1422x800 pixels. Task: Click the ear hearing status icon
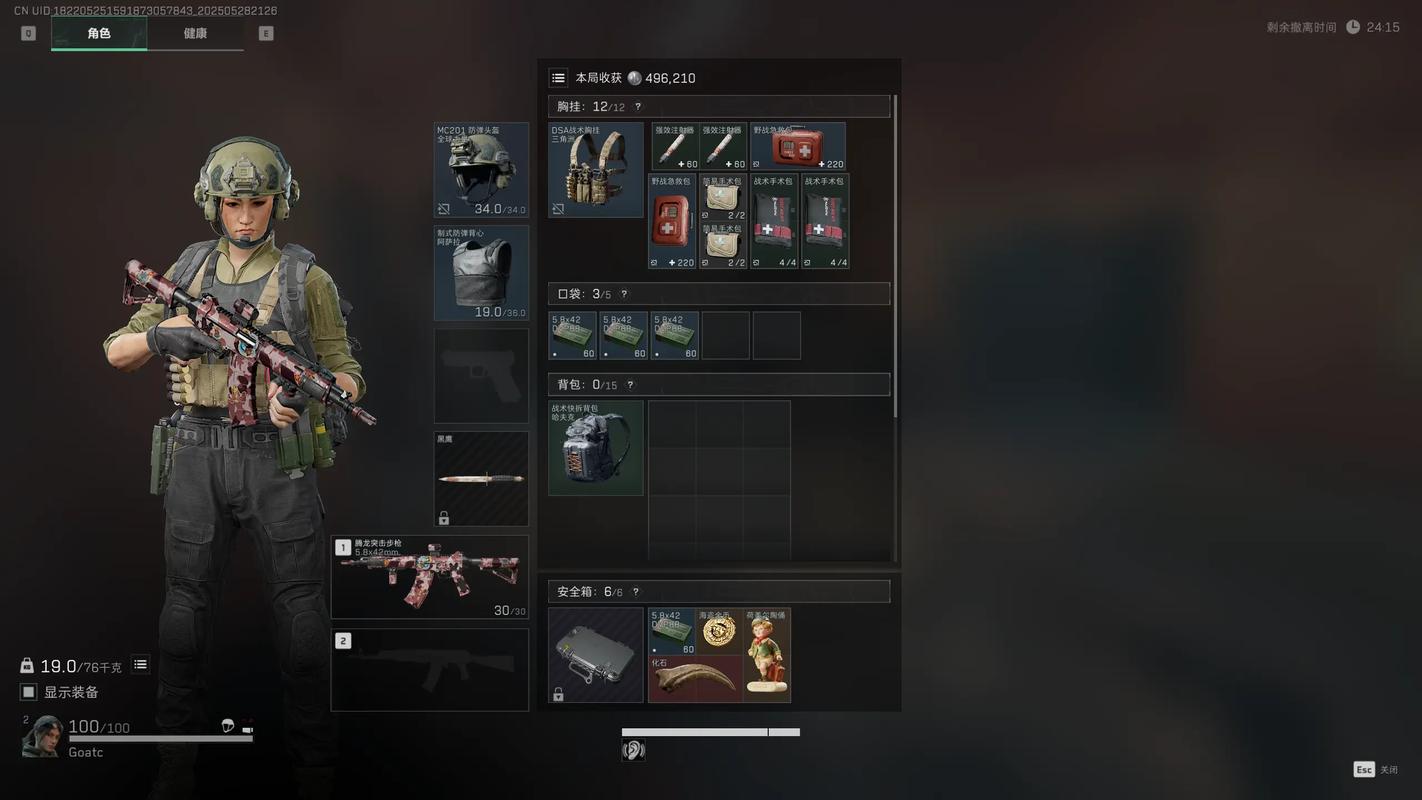(633, 750)
